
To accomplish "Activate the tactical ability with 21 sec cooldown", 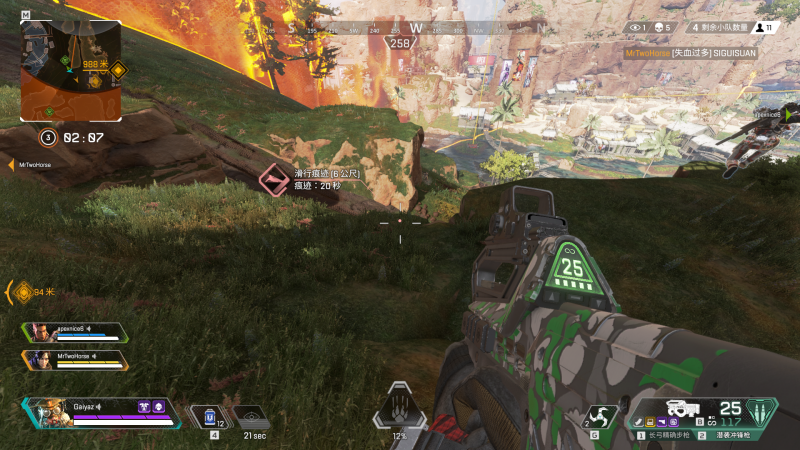I will (x=252, y=418).
